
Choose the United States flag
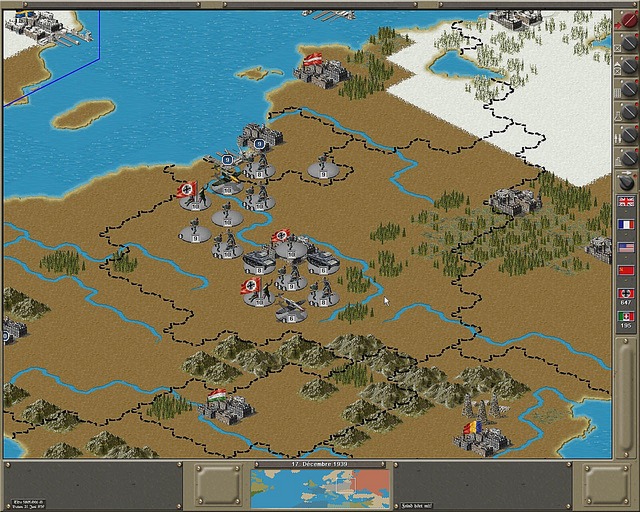626,247
